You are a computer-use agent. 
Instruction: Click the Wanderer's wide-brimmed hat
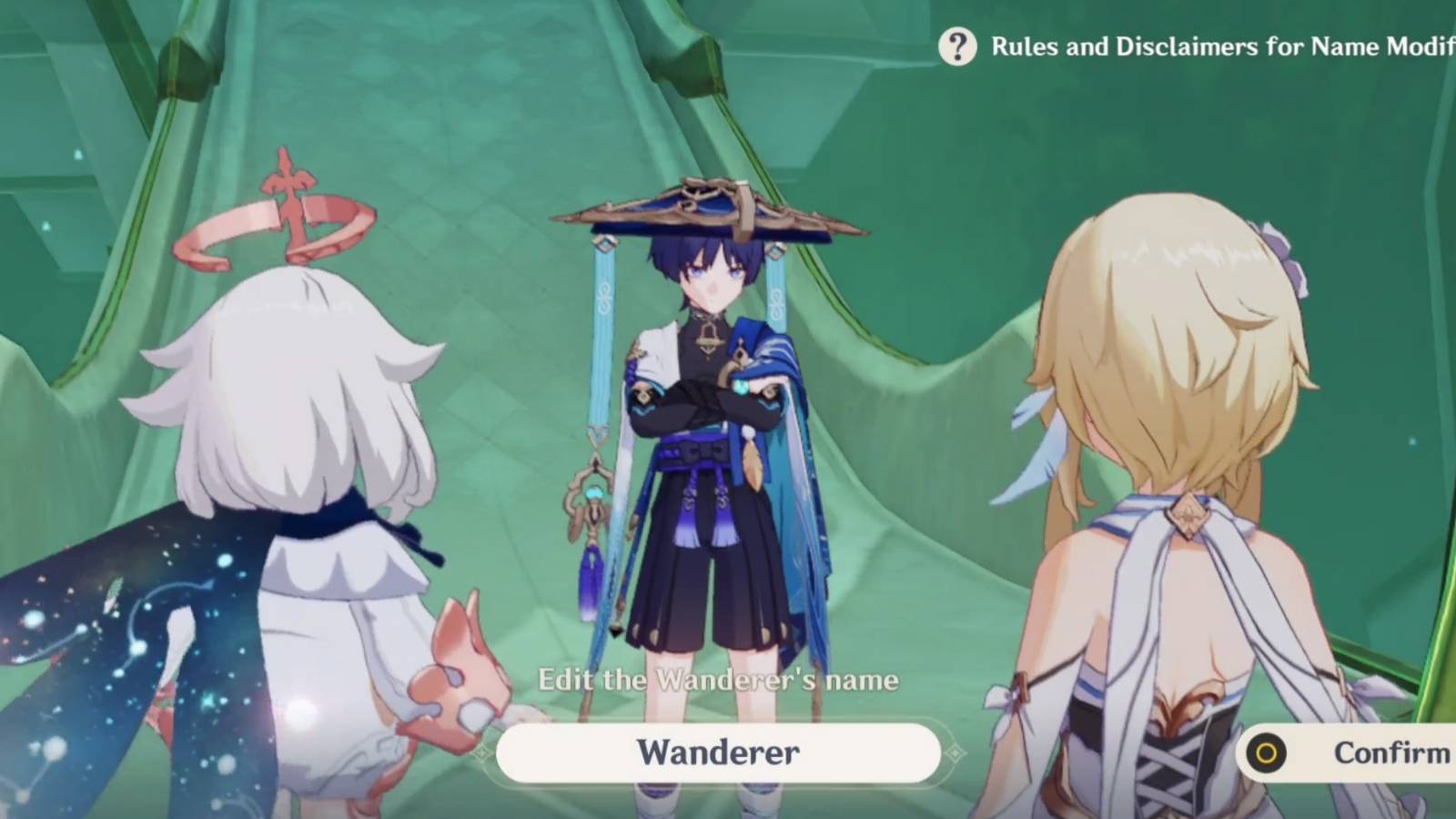(710, 214)
